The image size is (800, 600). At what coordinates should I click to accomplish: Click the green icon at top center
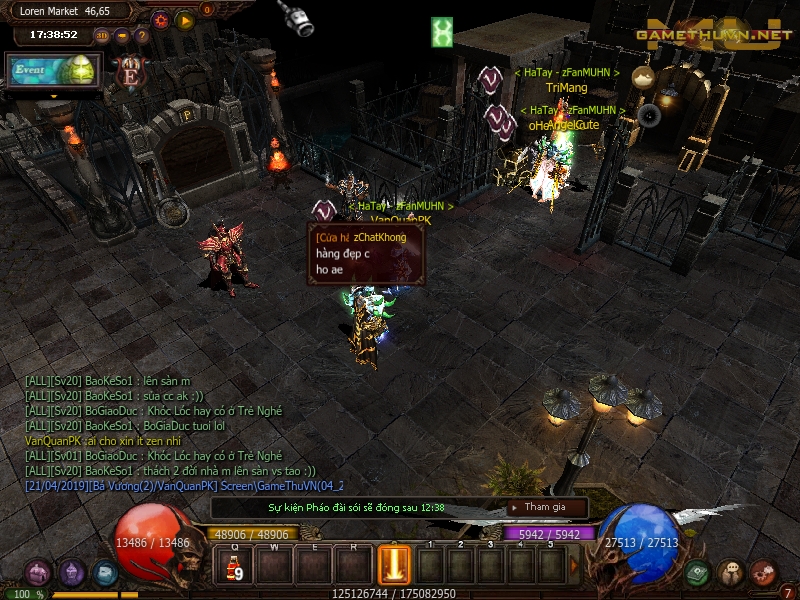442,32
